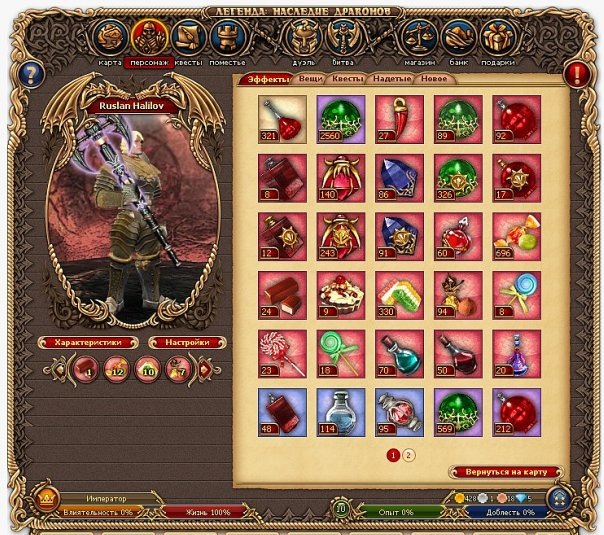The image size is (604, 535).
Task: Select the item slot with 569 count
Action: 458,412
